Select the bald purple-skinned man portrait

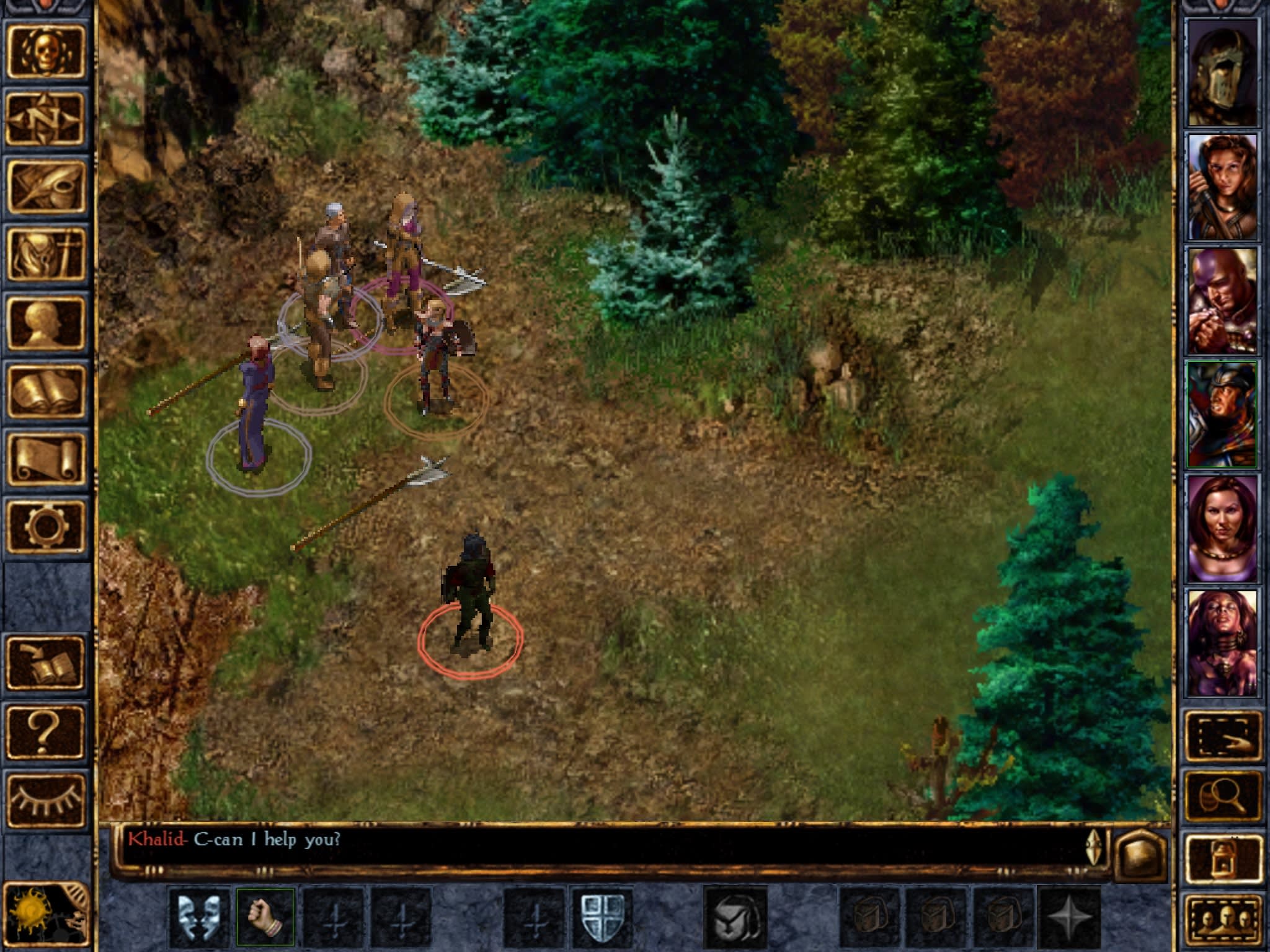click(x=1221, y=301)
